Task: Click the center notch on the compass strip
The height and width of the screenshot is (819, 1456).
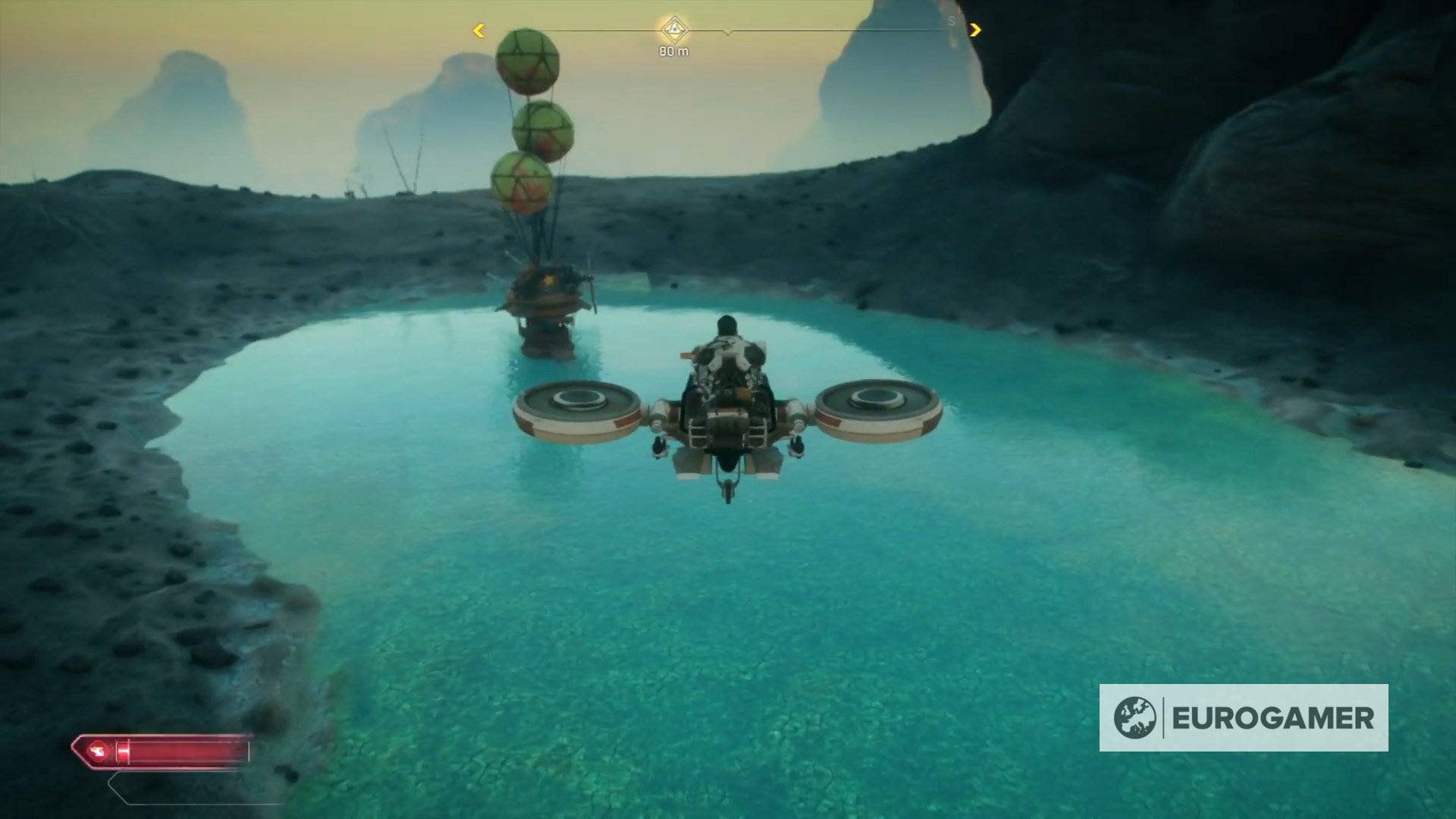Action: coord(730,33)
